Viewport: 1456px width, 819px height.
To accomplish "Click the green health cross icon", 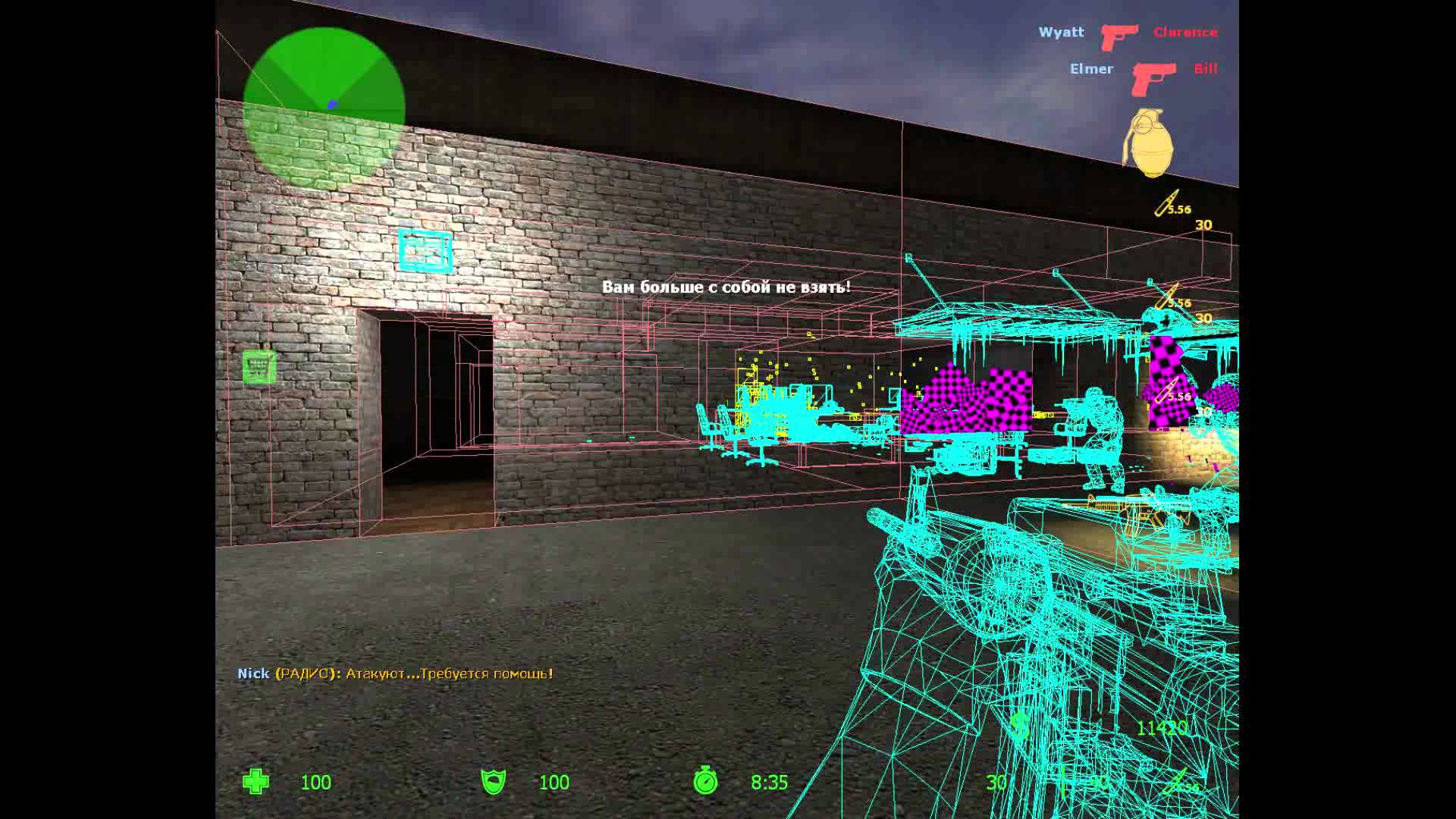I will 256,782.
